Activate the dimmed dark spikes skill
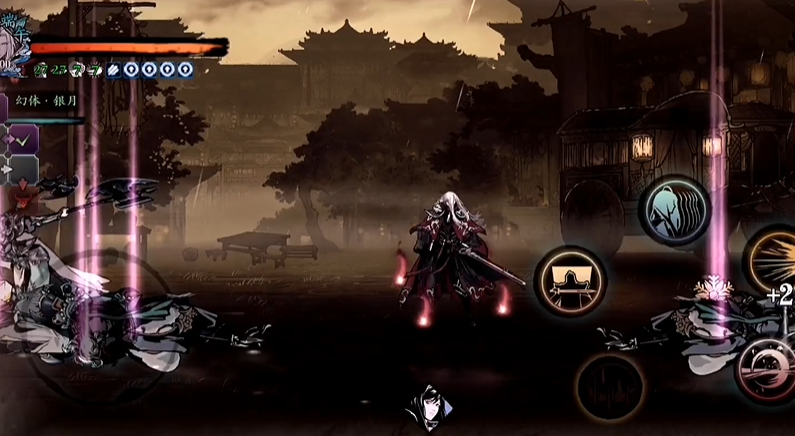 (609, 387)
